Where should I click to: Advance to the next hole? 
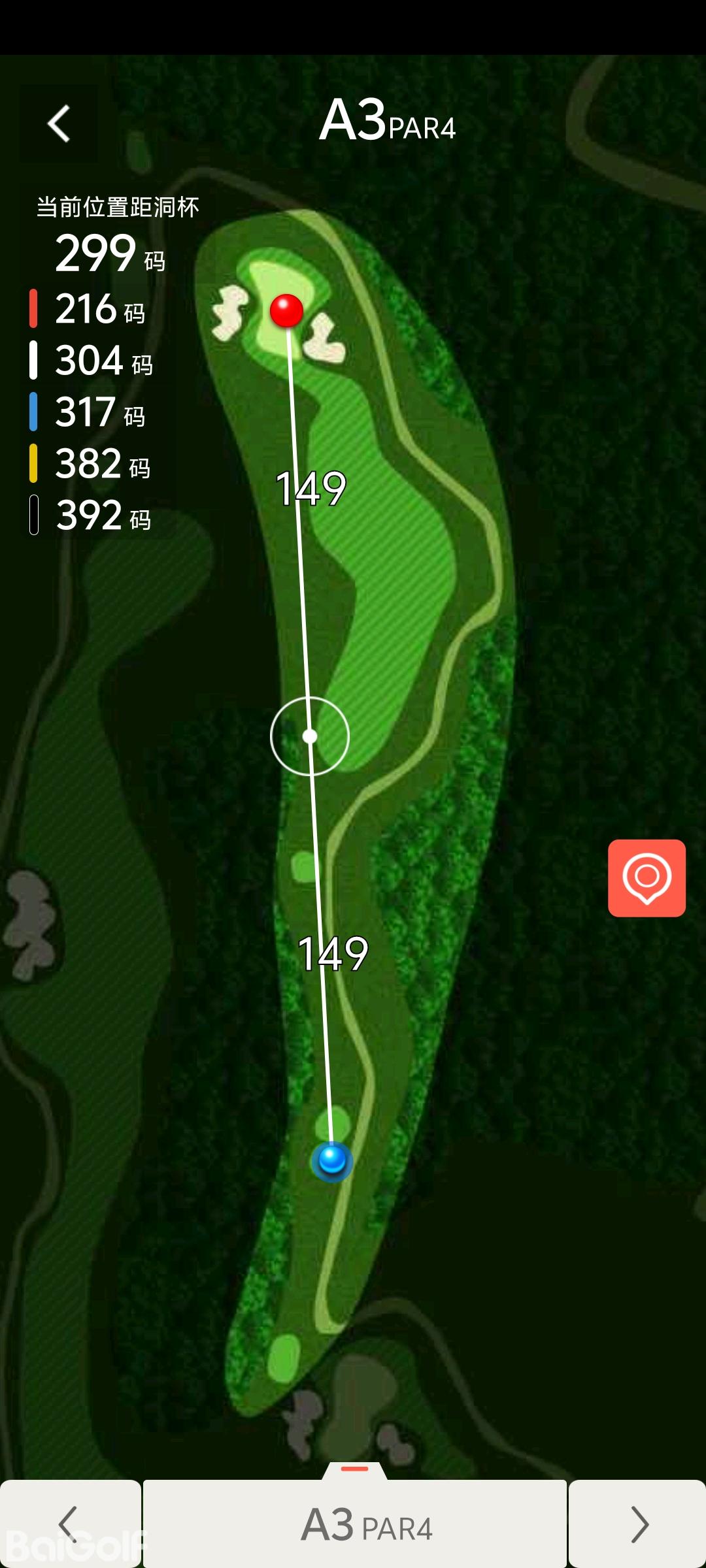pos(637,1524)
